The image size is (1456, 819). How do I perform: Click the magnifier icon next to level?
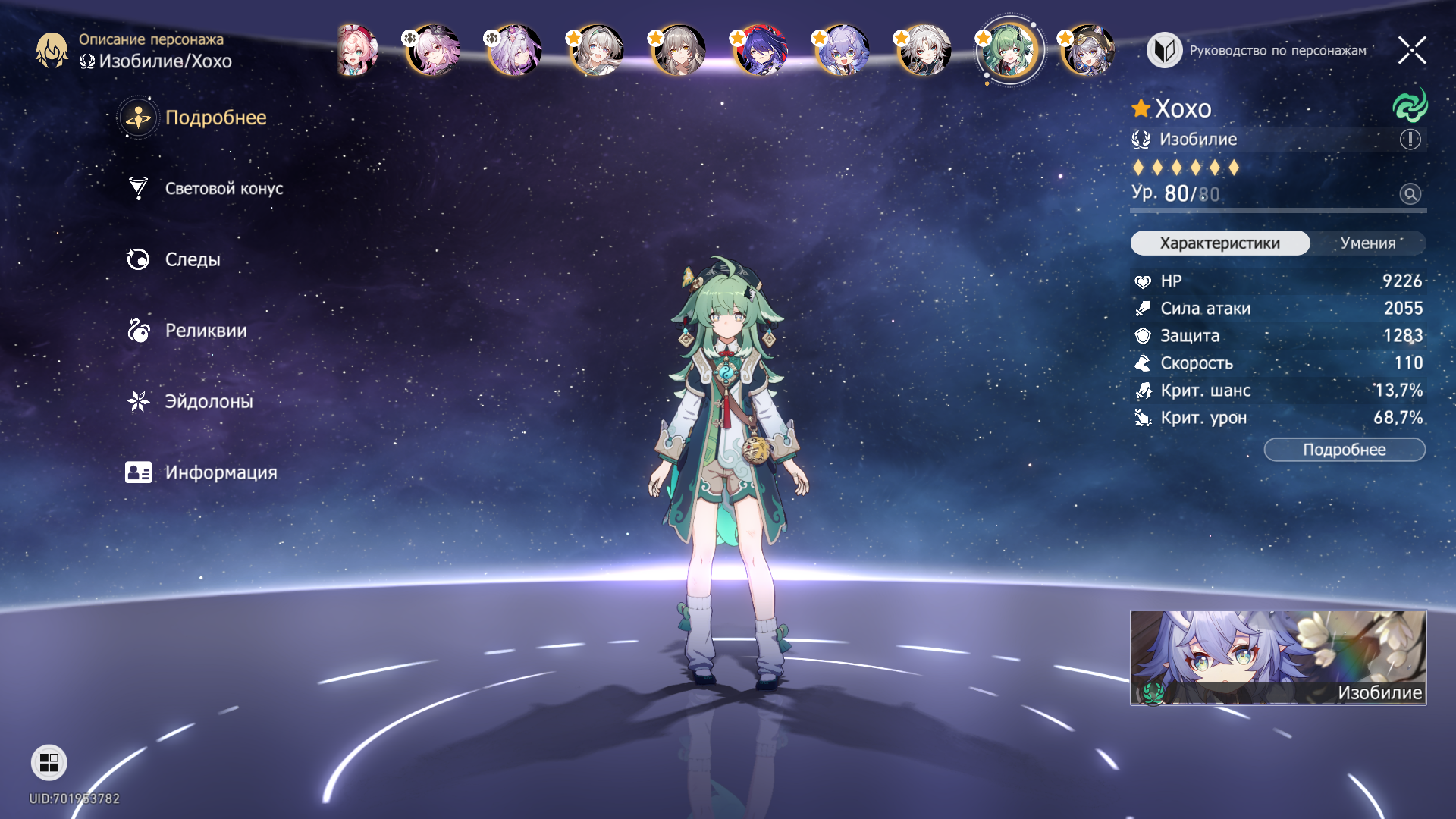coord(1410,194)
